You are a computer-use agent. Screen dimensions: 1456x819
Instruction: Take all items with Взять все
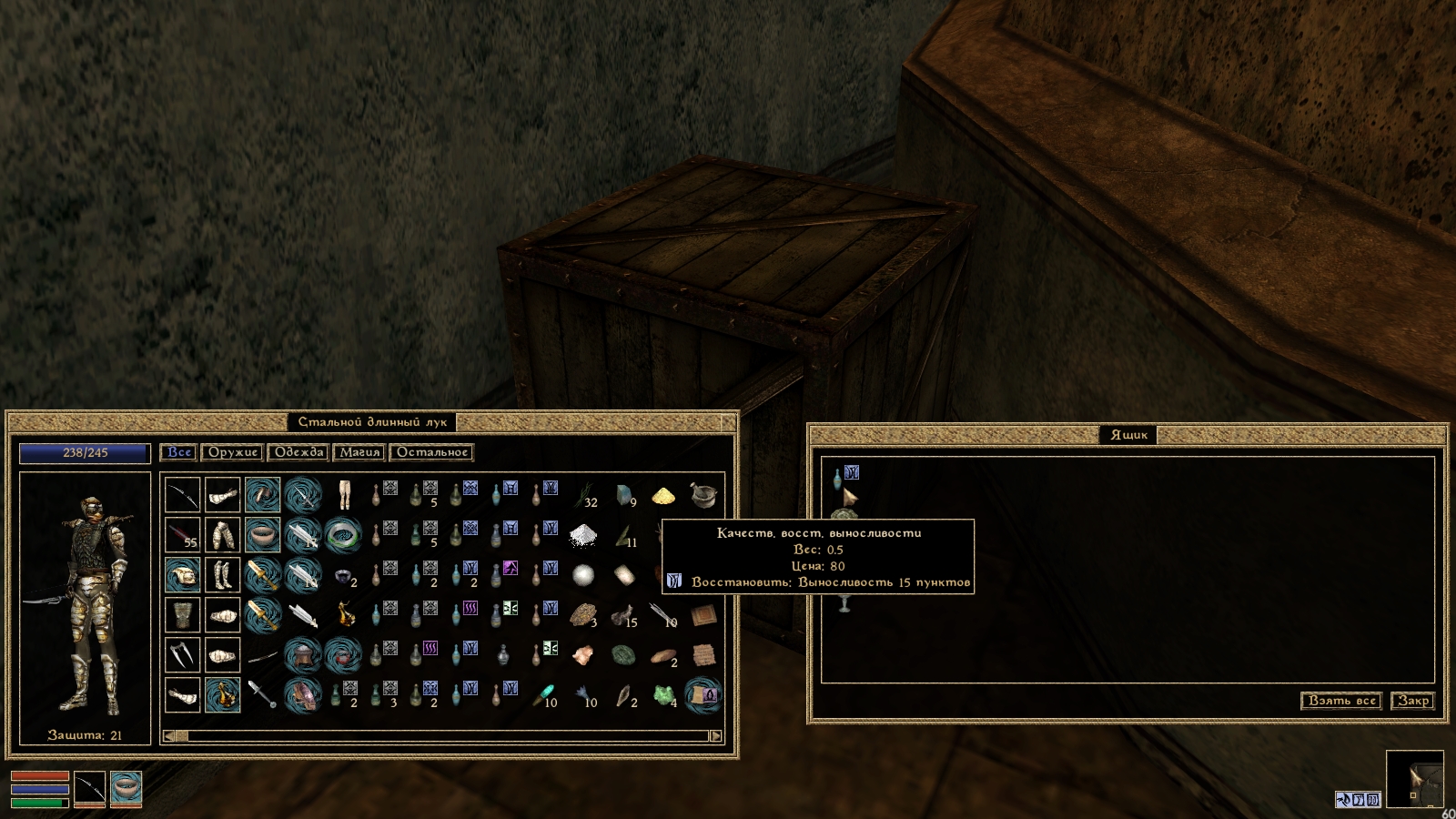(x=1341, y=701)
